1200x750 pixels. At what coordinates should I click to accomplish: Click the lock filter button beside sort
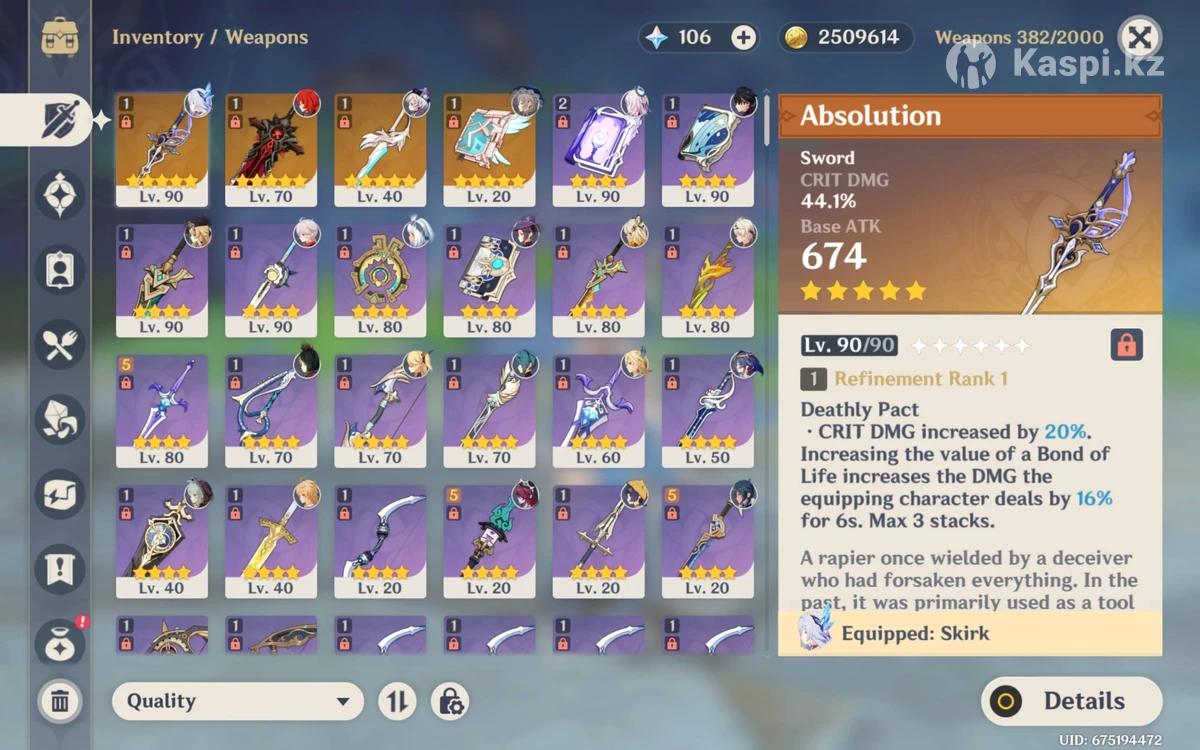coord(450,701)
